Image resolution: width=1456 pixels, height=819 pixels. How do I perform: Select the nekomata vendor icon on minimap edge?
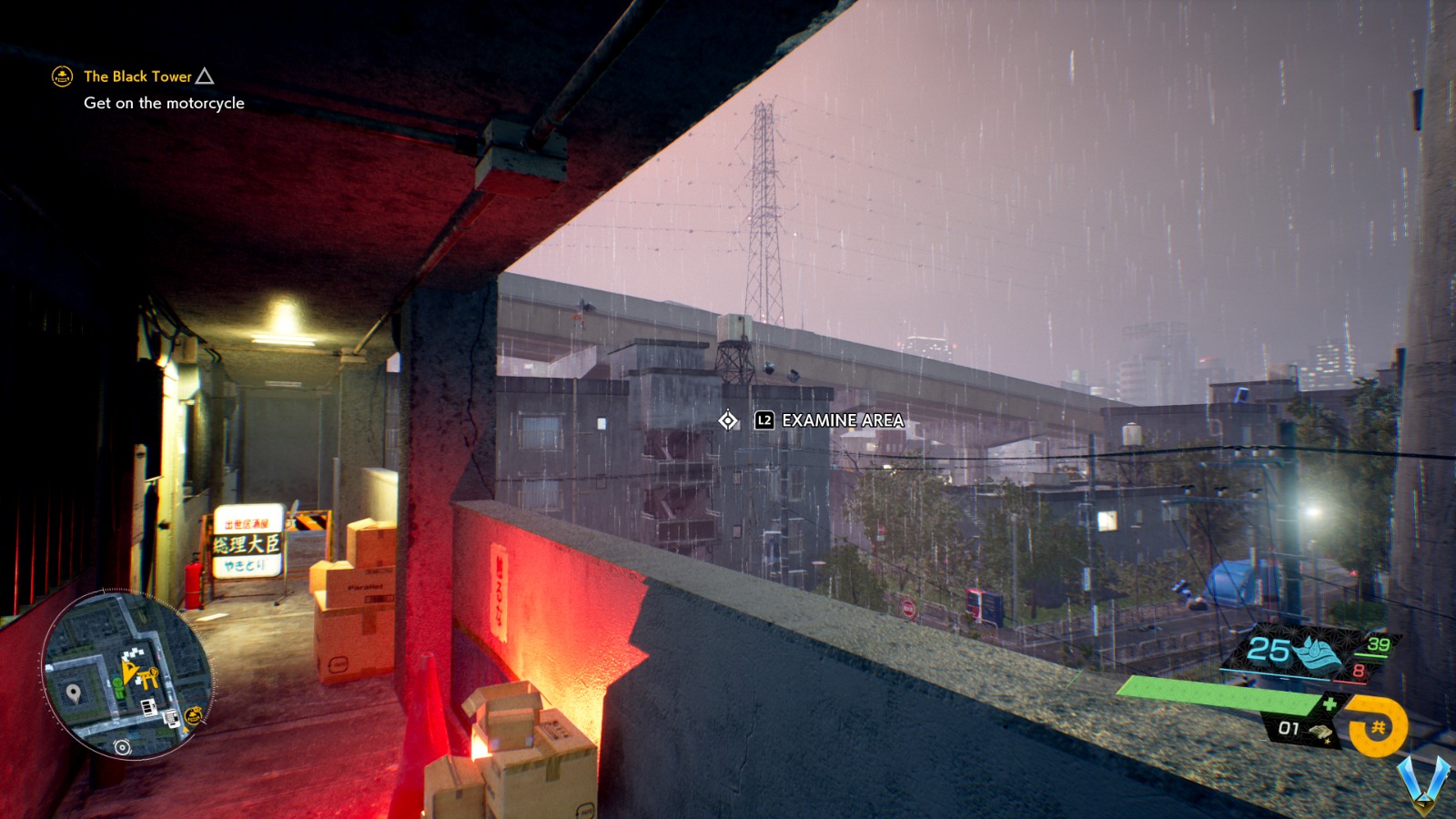(x=193, y=714)
